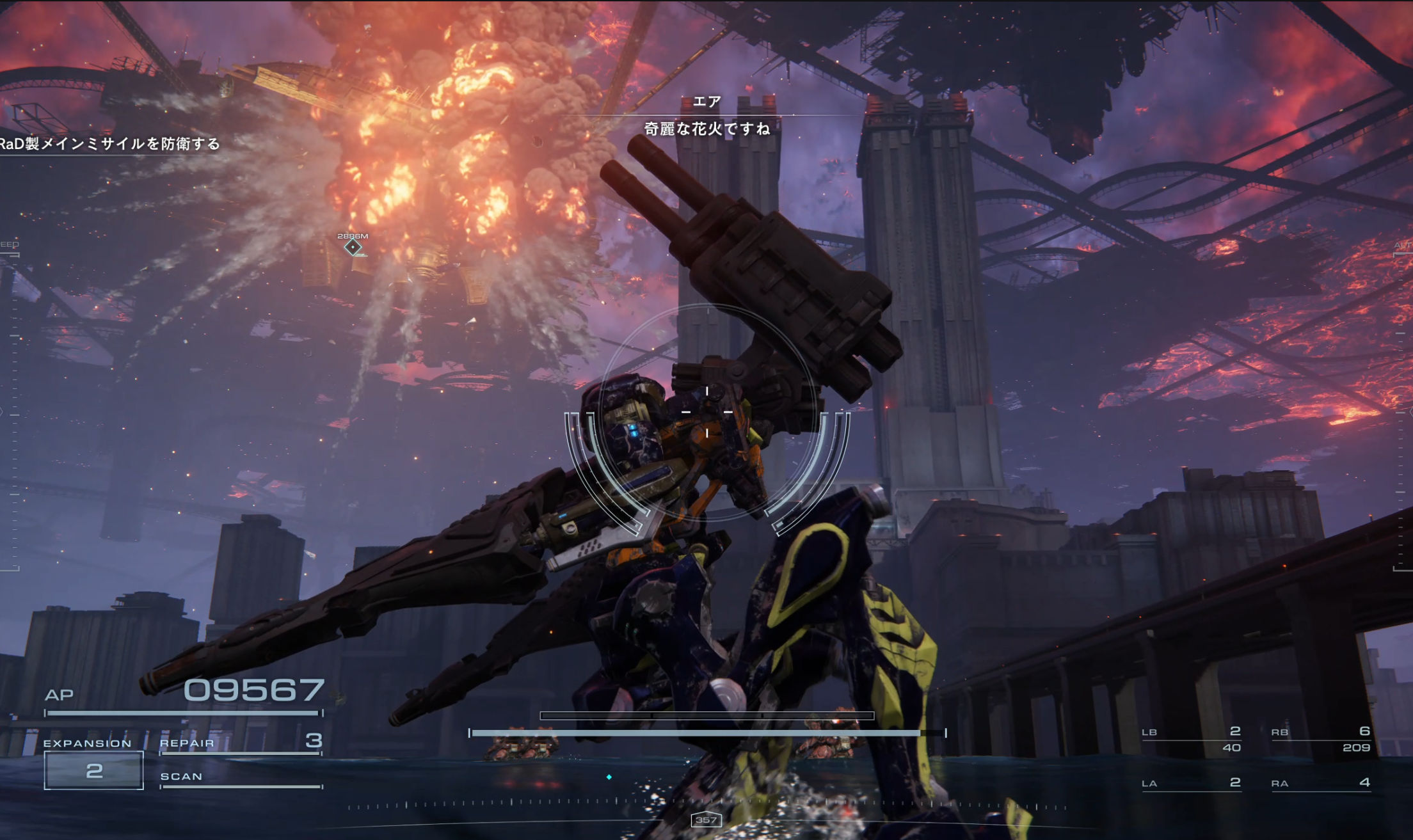The width and height of the screenshot is (1413, 840).
Task: Trigger the SCAN function
Action: 241,777
